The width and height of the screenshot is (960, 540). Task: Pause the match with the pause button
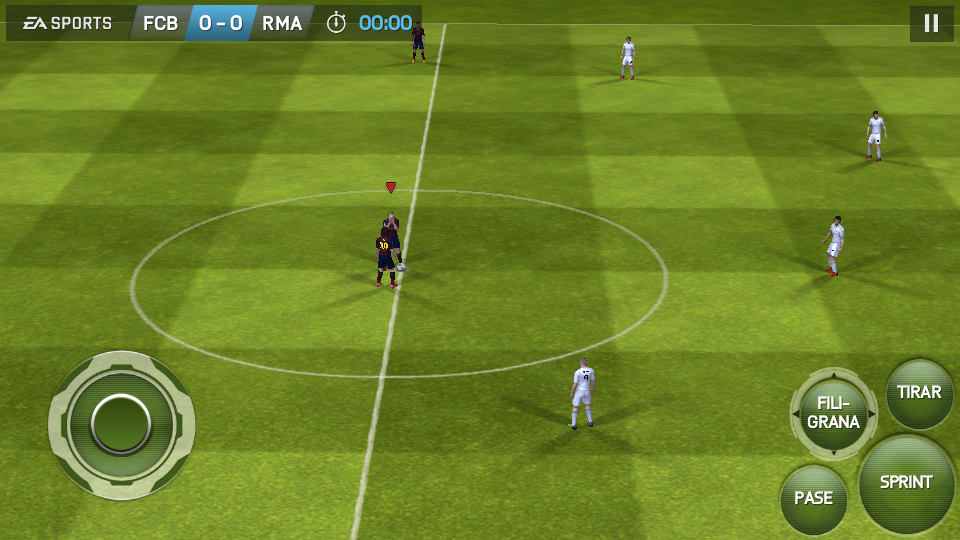(x=931, y=23)
